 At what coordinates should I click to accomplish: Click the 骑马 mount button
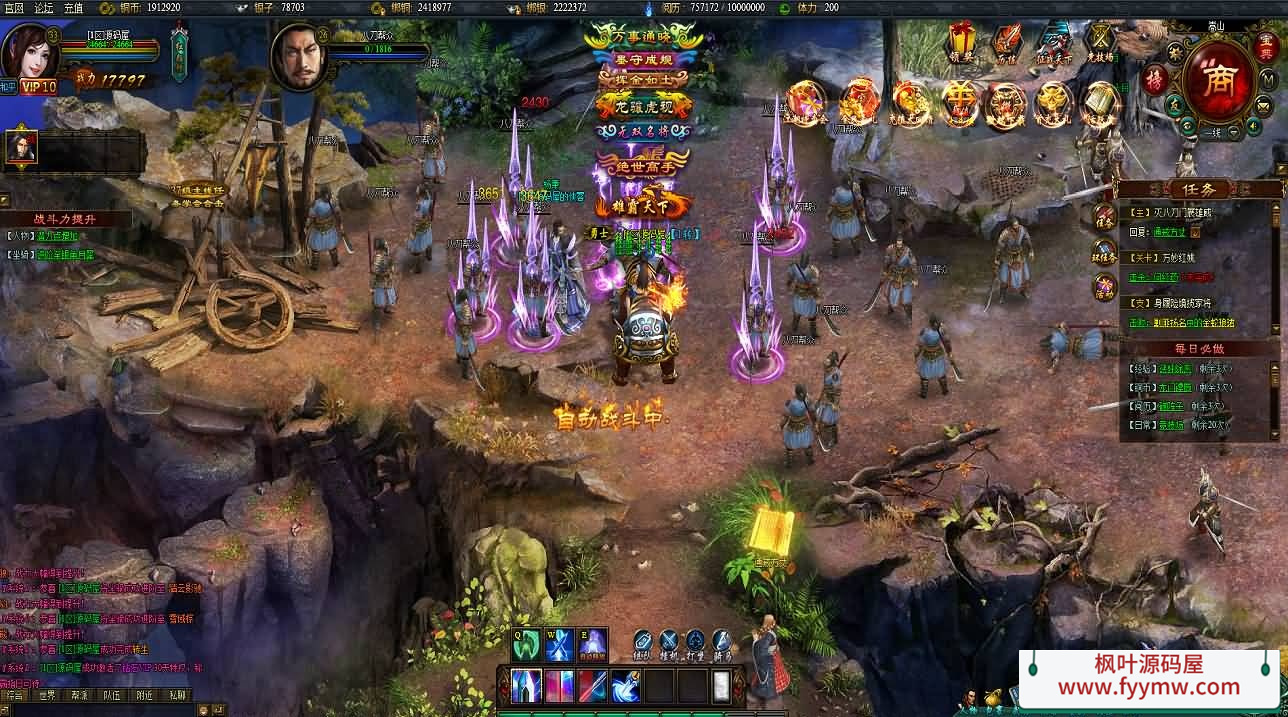722,644
